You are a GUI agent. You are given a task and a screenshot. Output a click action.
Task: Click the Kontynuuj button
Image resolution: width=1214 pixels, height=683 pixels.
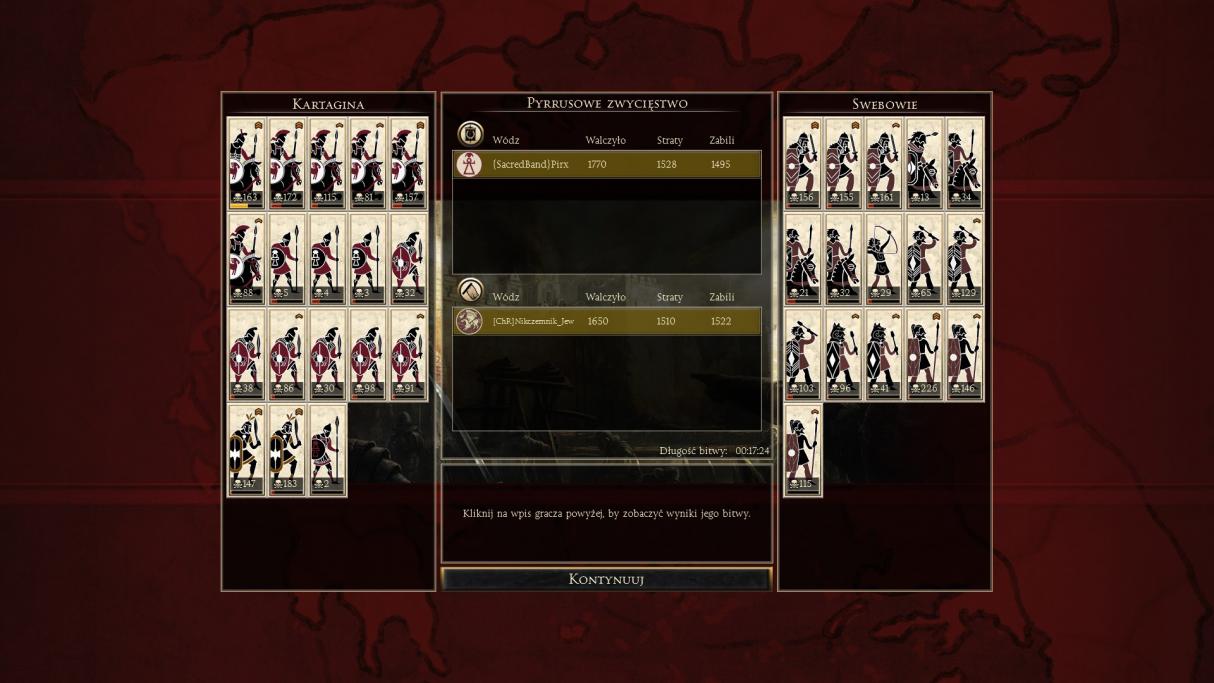pos(606,579)
